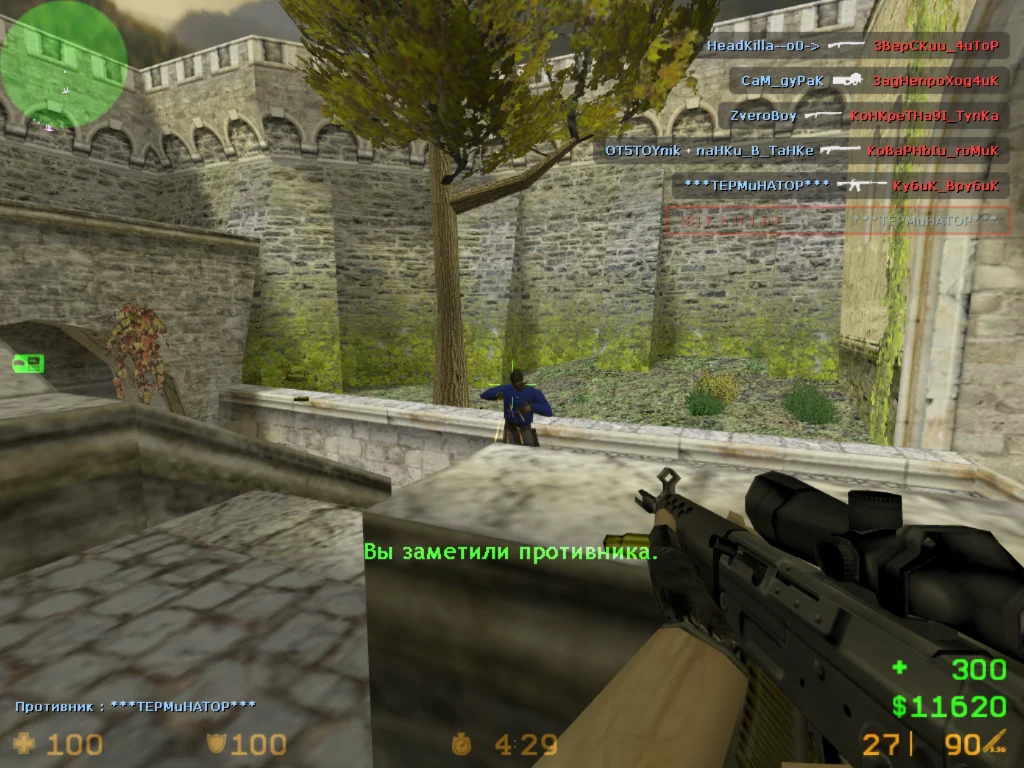Select the green C4 bomb HUD icon
The width and height of the screenshot is (1024, 768).
coord(29,363)
